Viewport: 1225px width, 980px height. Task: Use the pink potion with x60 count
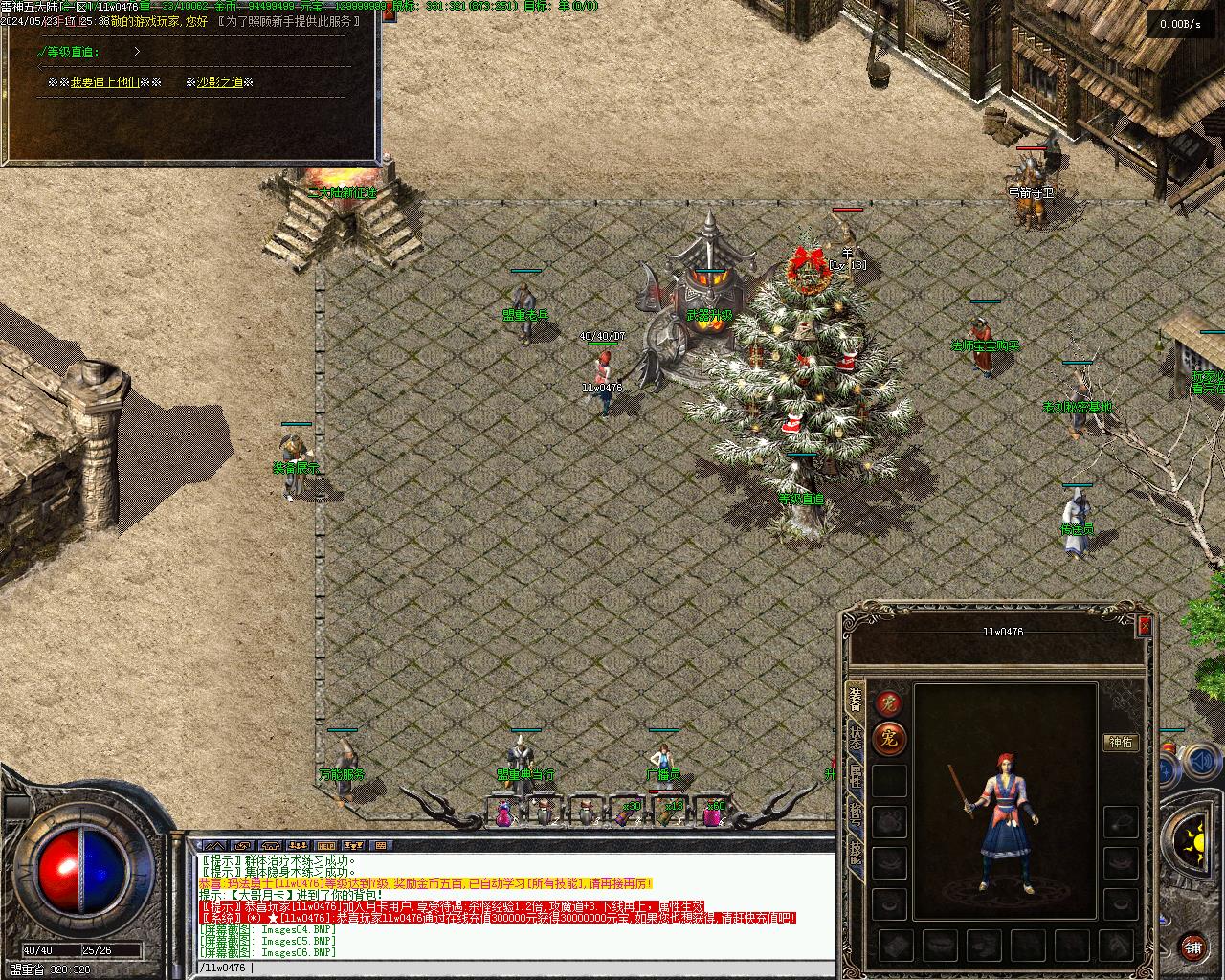tap(711, 813)
